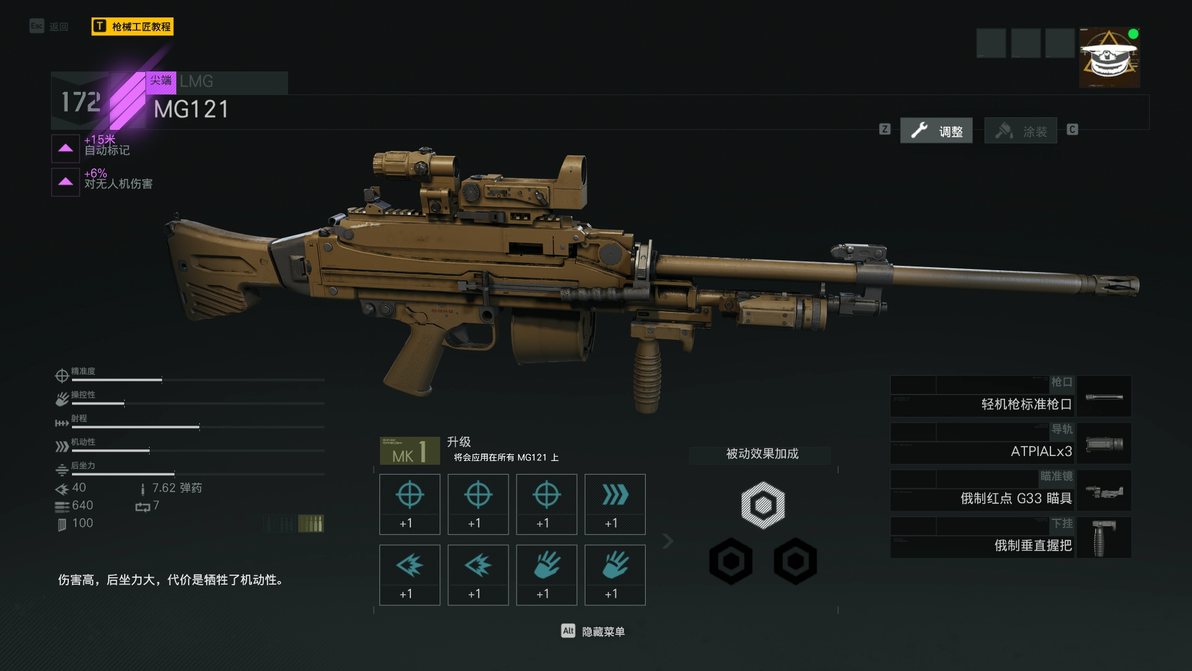Select the triple-chevron mobility upgrade tile
This screenshot has width=1192, height=671.
point(614,504)
